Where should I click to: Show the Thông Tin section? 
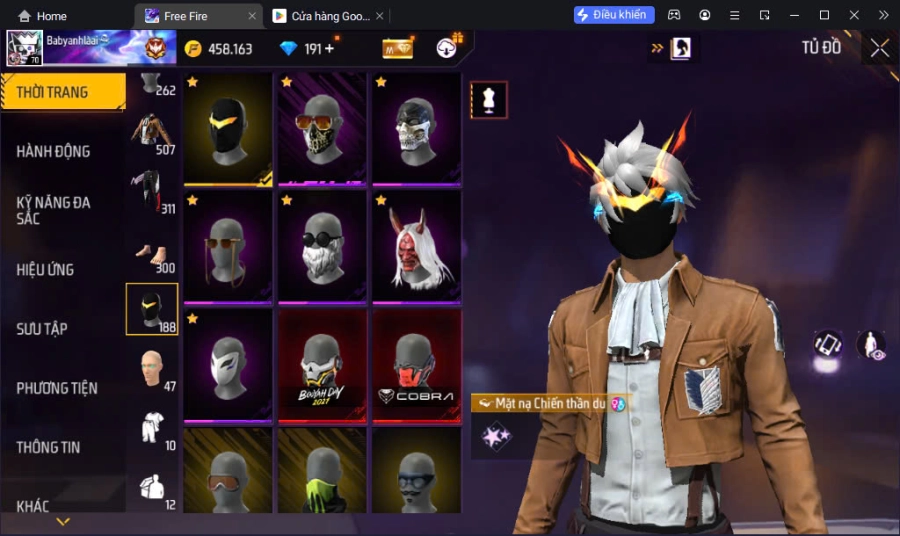pos(48,447)
